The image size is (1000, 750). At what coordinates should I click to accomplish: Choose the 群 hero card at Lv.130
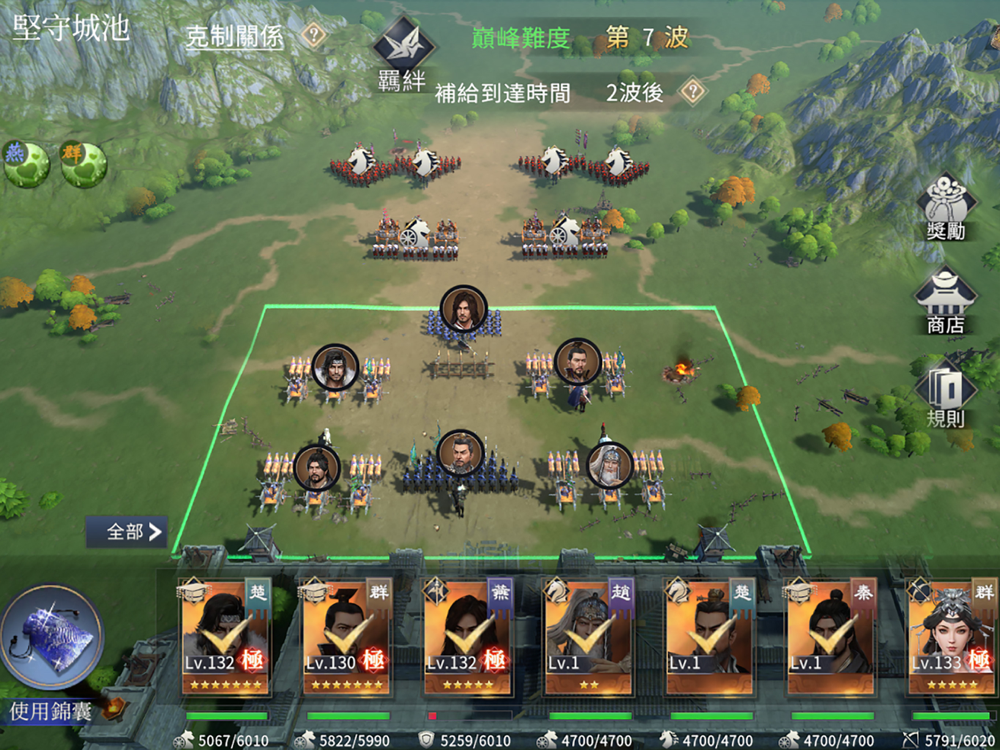tap(347, 636)
